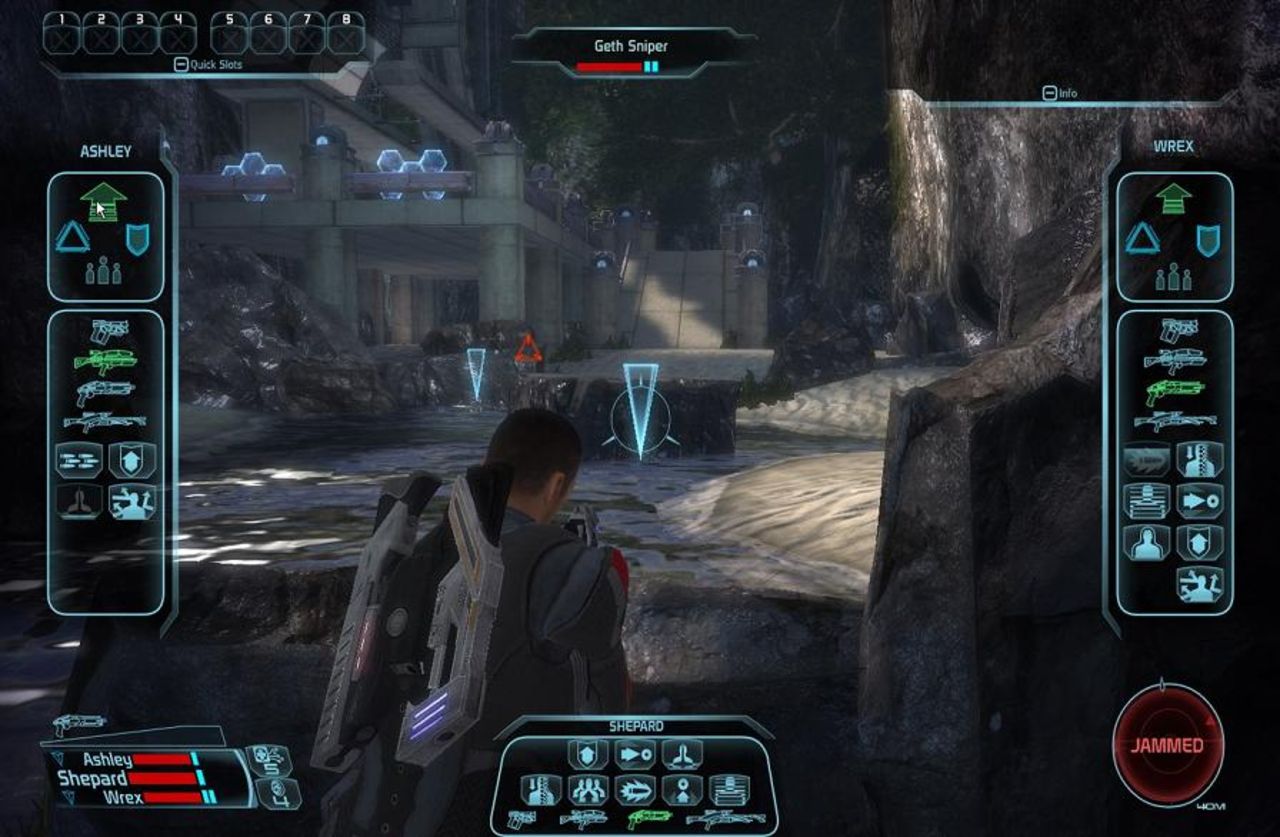Viewport: 1280px width, 837px height.
Task: Activate Shepard's Shield Boost ability
Action: pyautogui.click(x=587, y=756)
